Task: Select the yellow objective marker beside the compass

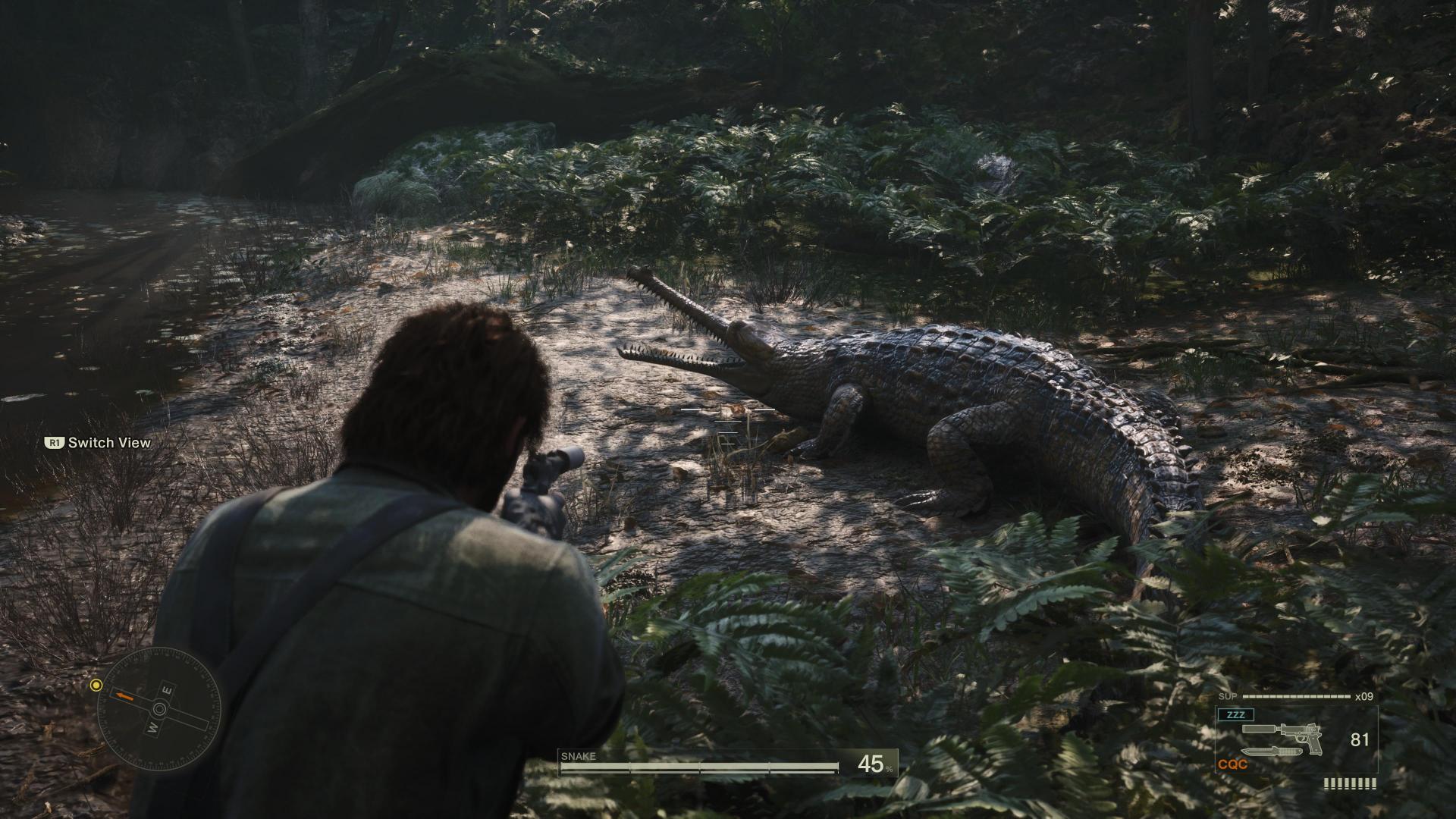Action: 96,686
